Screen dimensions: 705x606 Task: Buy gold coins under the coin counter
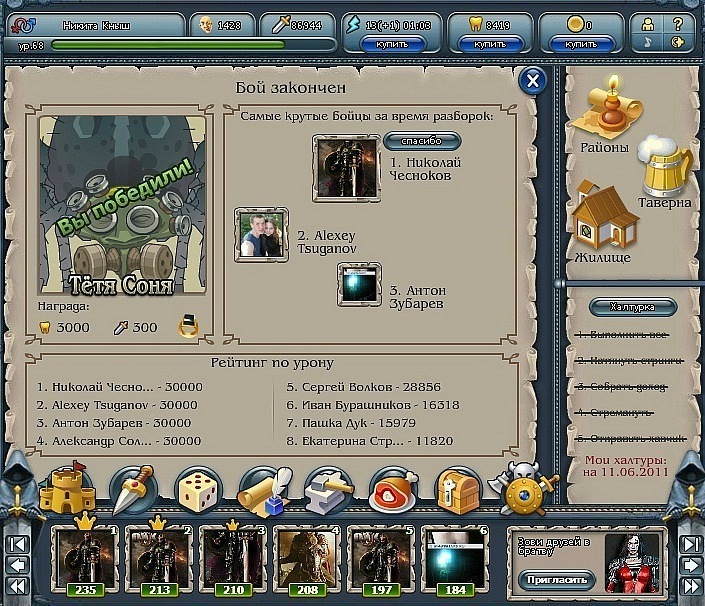[x=581, y=45]
